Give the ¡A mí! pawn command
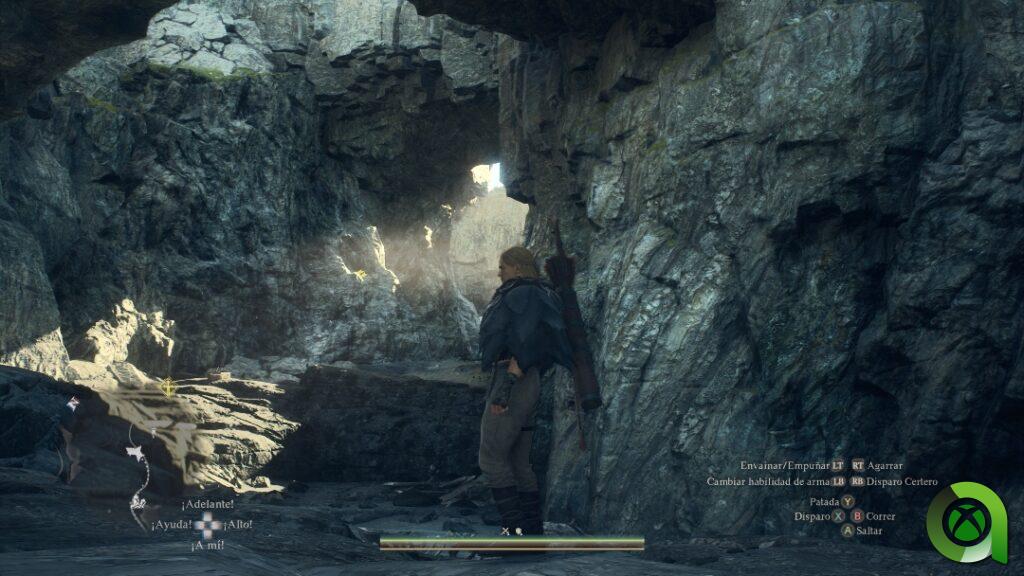Viewport: 1024px width, 576px height. (x=207, y=546)
